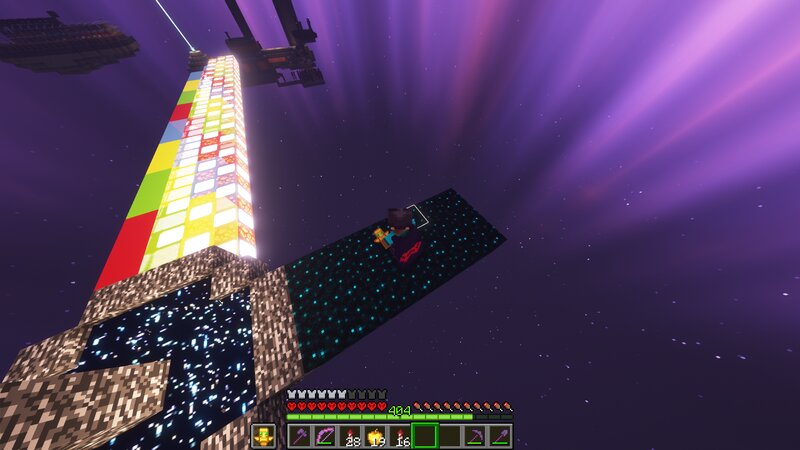Select the enchanted shovel hotbar slot
This screenshot has width=800, height=450.
pyautogui.click(x=500, y=436)
